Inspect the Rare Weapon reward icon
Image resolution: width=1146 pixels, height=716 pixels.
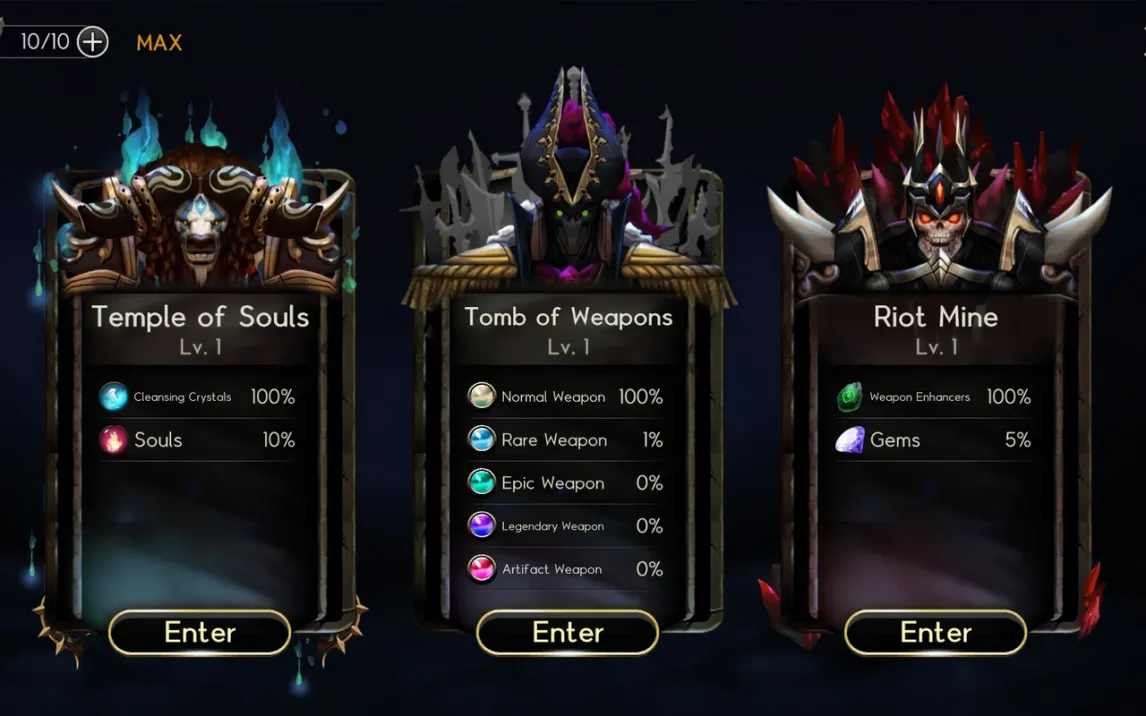pos(482,440)
